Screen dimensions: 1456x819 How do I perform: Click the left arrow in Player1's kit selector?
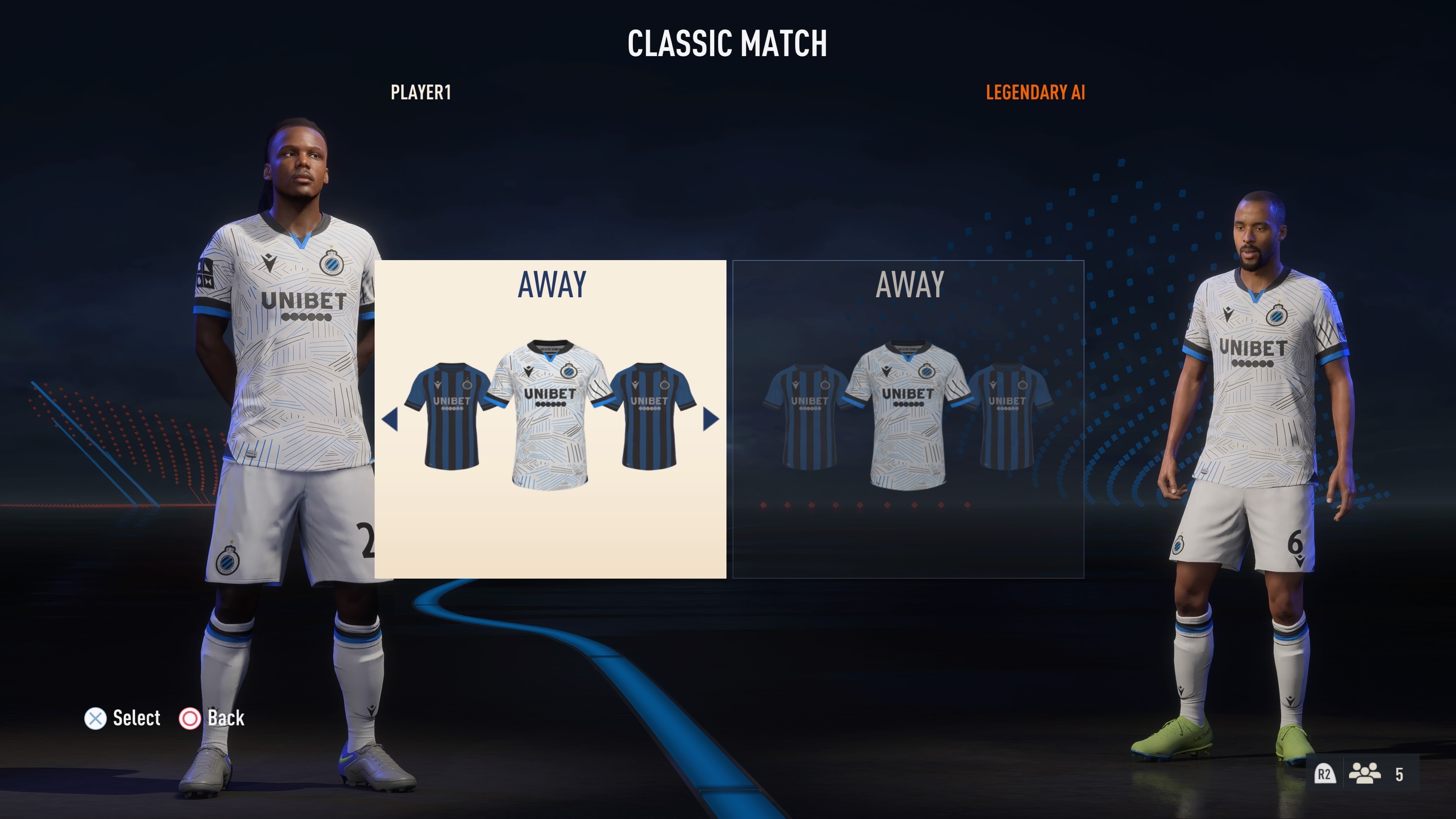click(390, 419)
